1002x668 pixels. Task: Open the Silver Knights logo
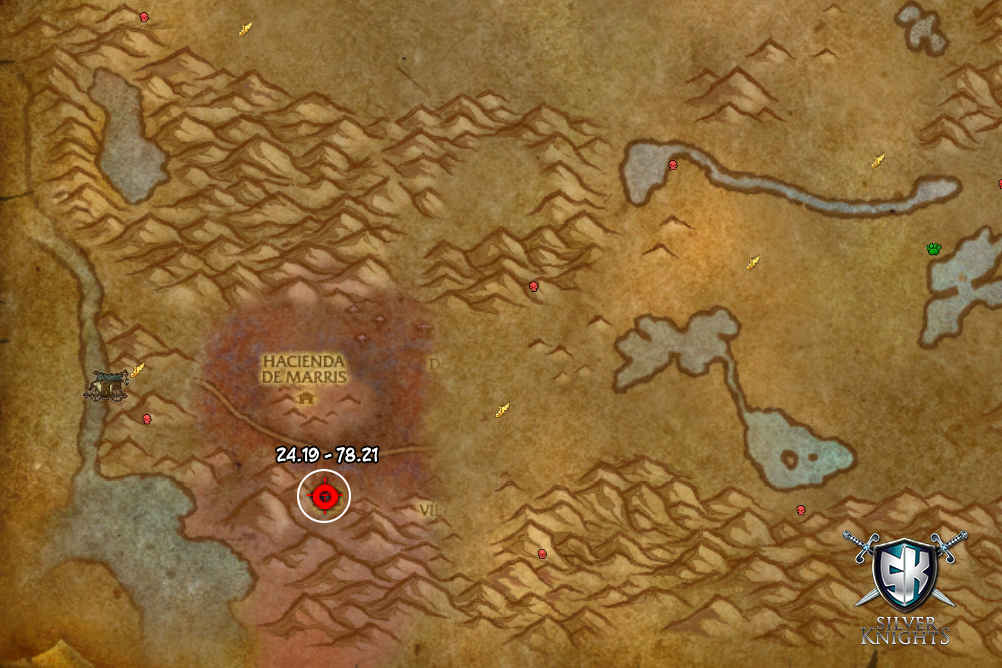pos(904,586)
